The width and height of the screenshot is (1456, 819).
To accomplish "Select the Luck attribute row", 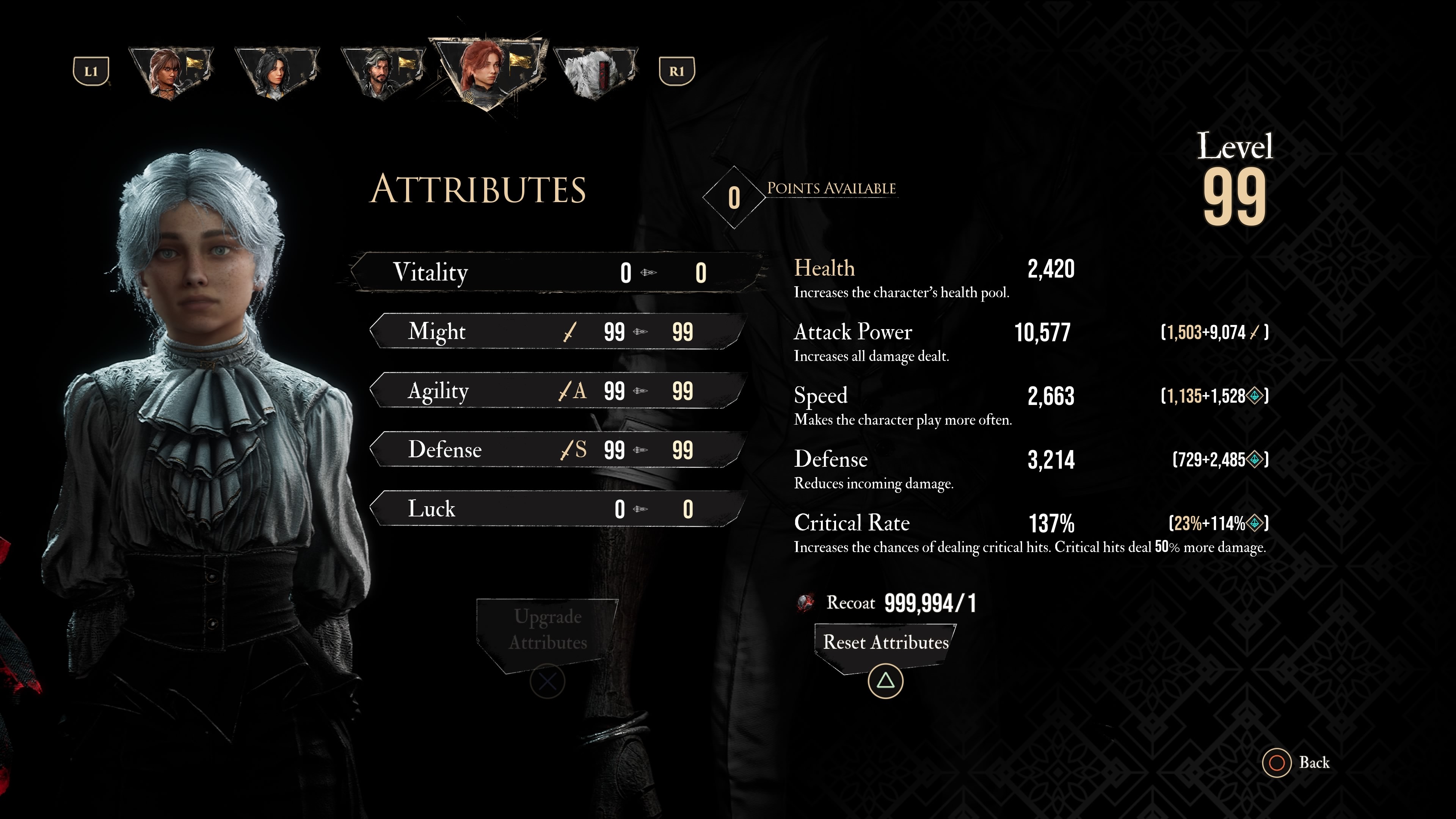I will coord(557,509).
